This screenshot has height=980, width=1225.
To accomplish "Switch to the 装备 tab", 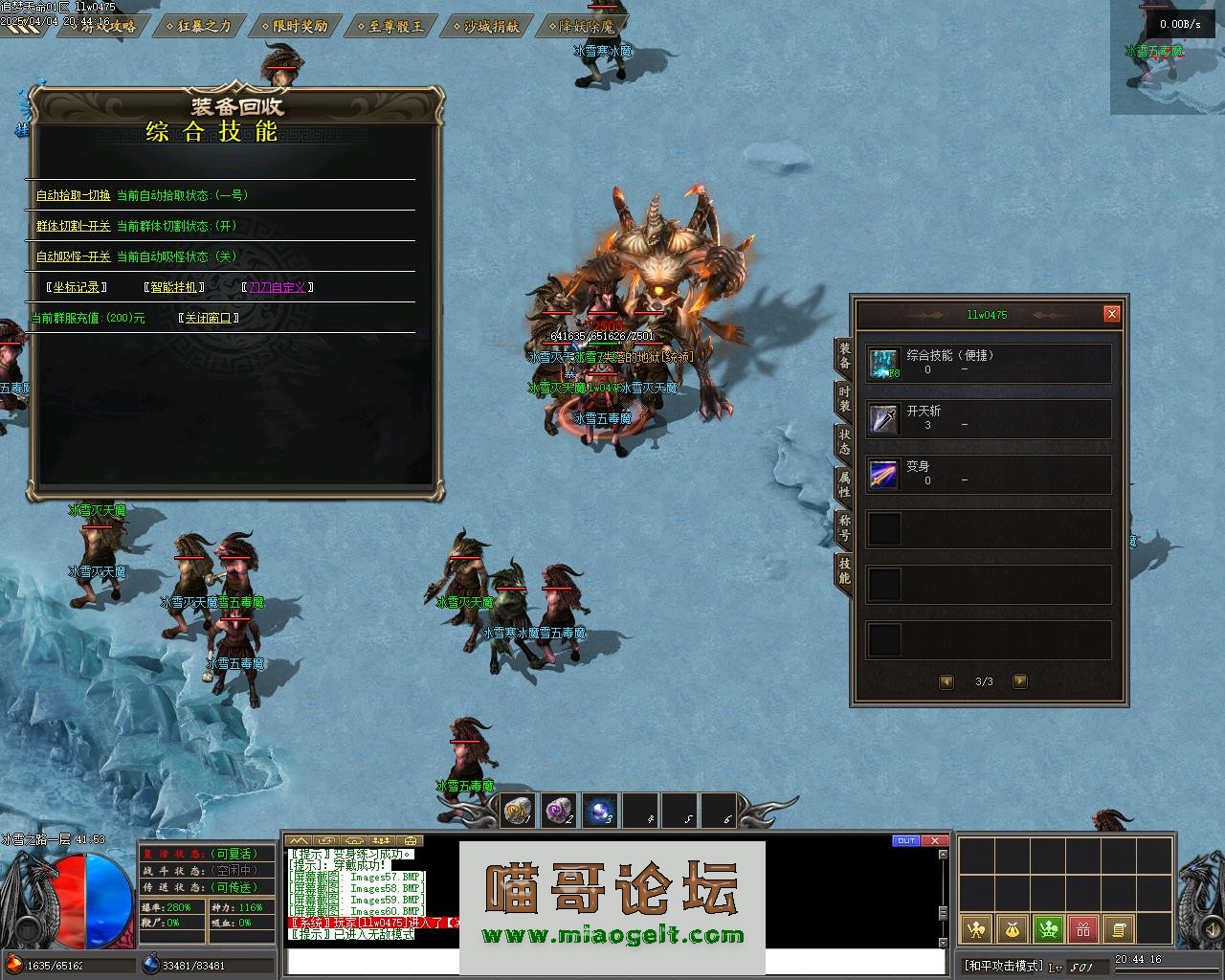I will pos(844,357).
